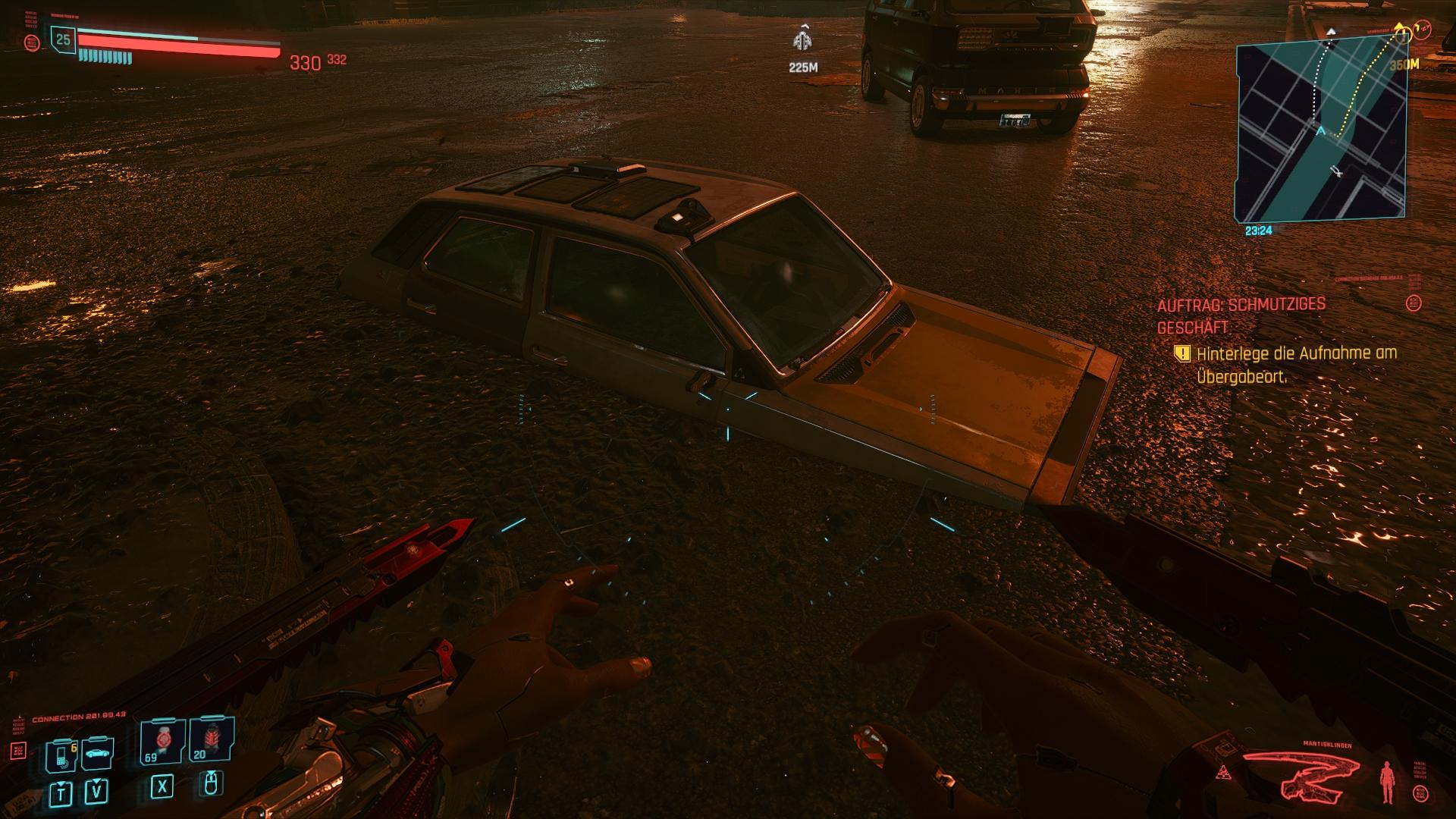Image resolution: width=1456 pixels, height=819 pixels.
Task: Select the grenade quickslot showing 69
Action: pos(163,741)
